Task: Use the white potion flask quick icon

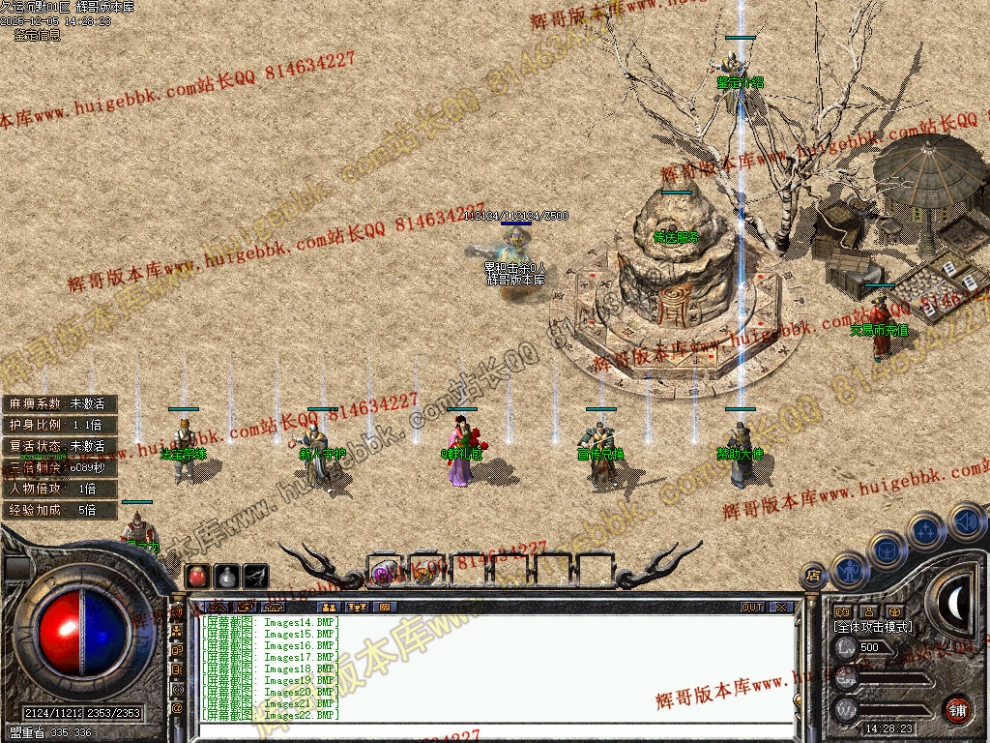Action: (x=227, y=576)
